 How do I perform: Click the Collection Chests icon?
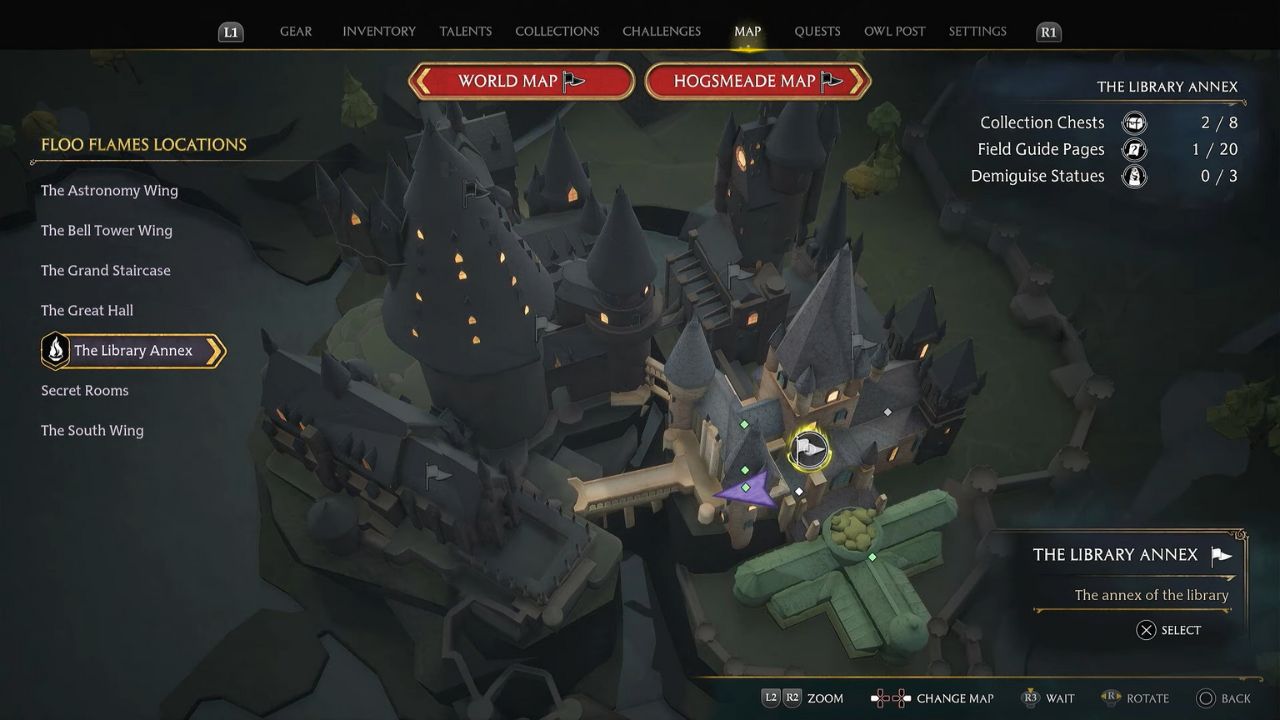[1133, 122]
